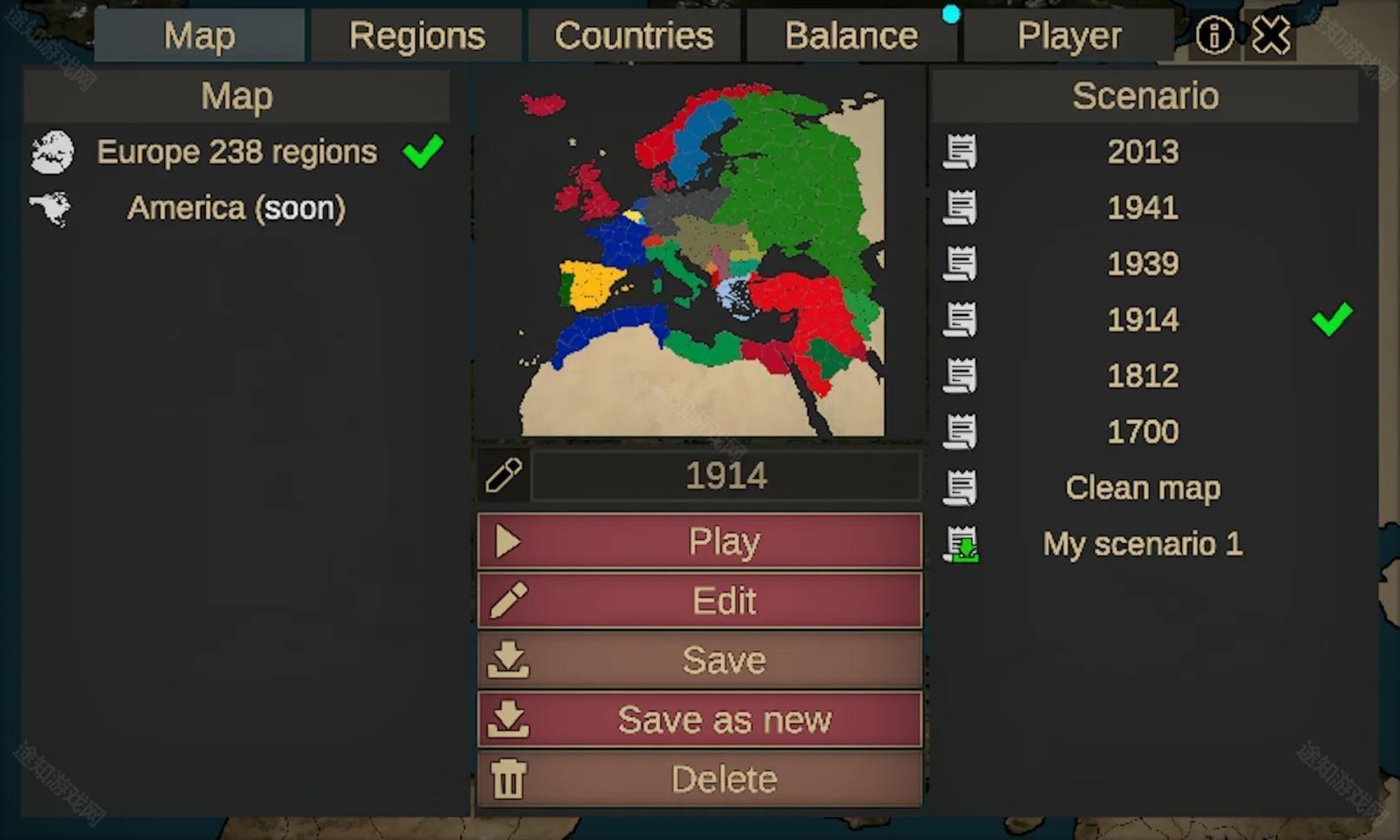Click the Delete button
1400x840 pixels.
[700, 779]
